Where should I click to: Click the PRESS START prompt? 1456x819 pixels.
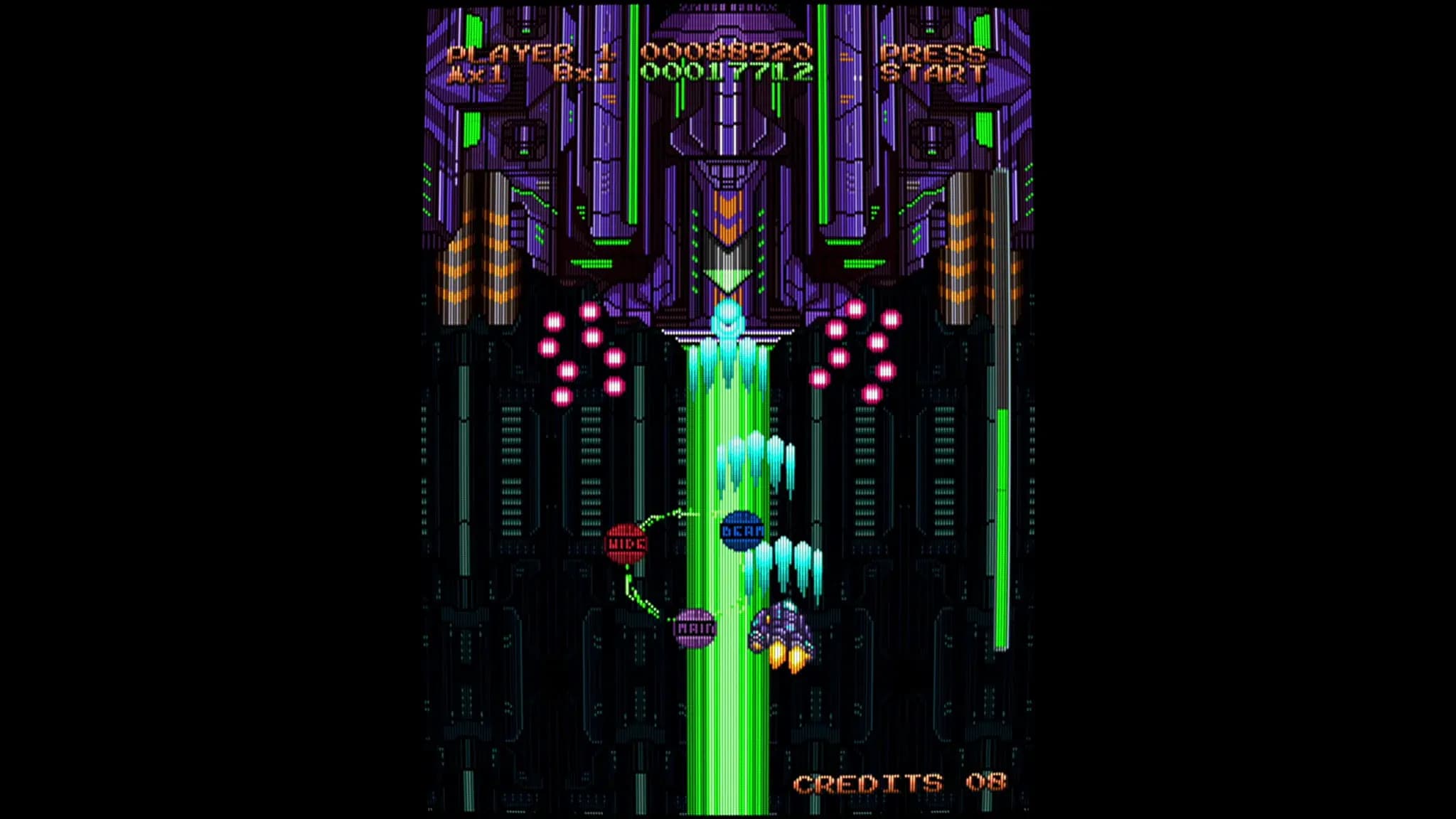(931, 63)
